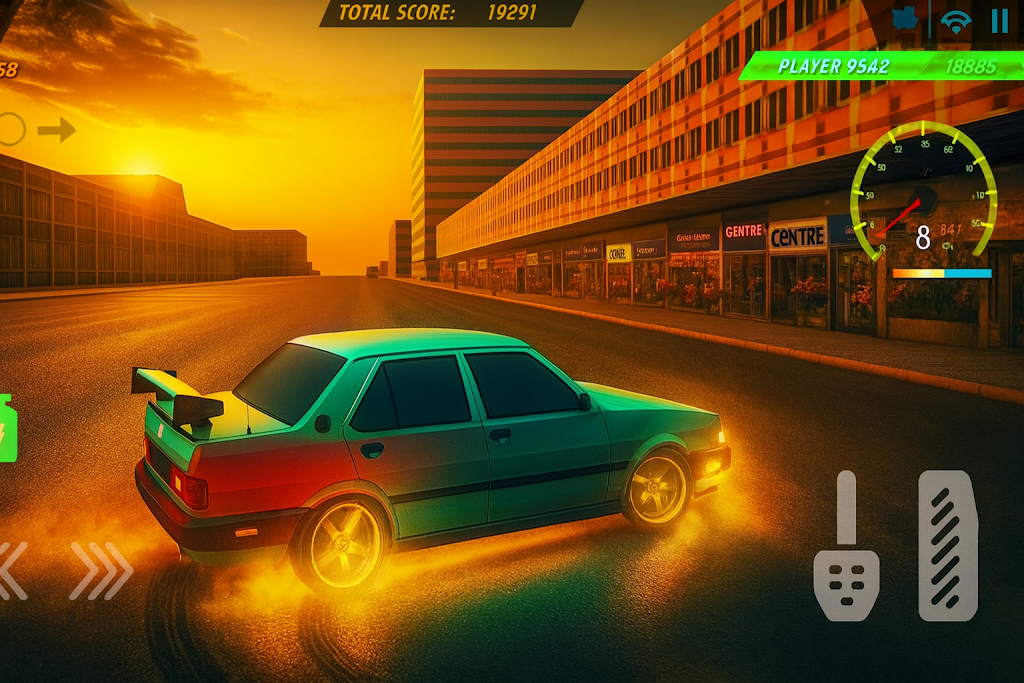
Task: Activate the green nitro boost icon
Action: click(x=8, y=428)
